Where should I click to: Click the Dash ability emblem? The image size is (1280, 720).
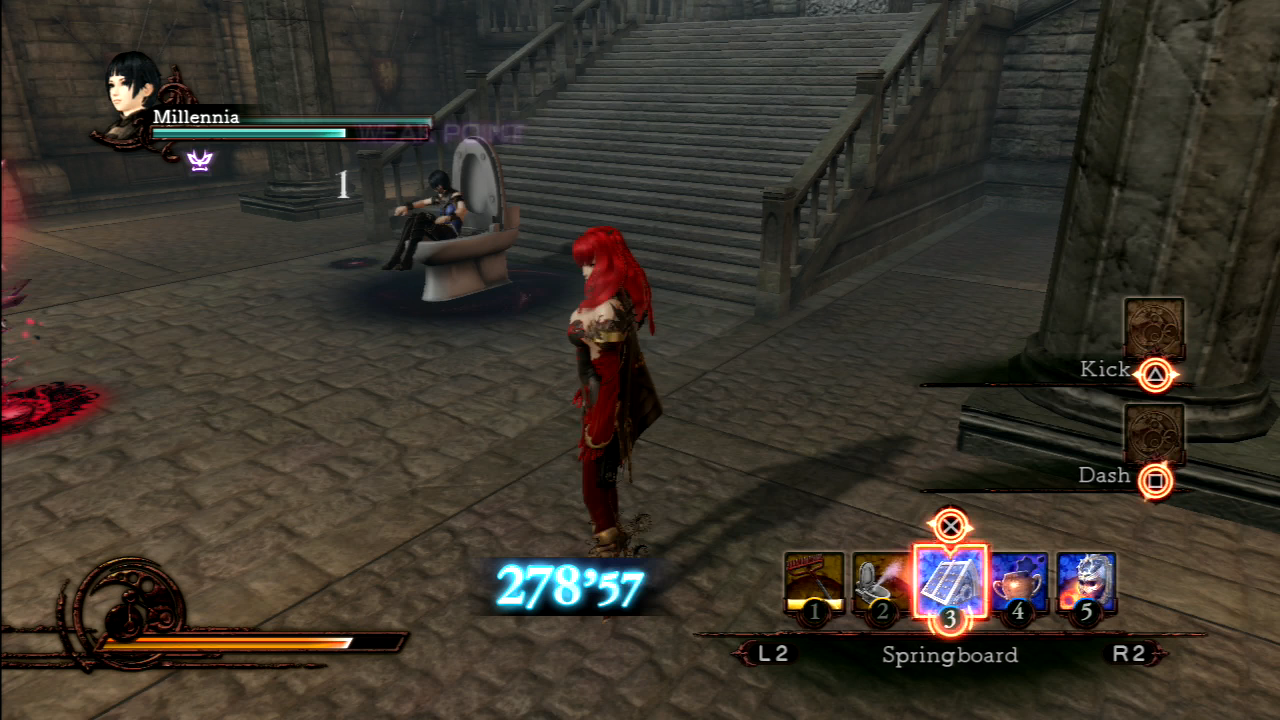pyautogui.click(x=1154, y=434)
